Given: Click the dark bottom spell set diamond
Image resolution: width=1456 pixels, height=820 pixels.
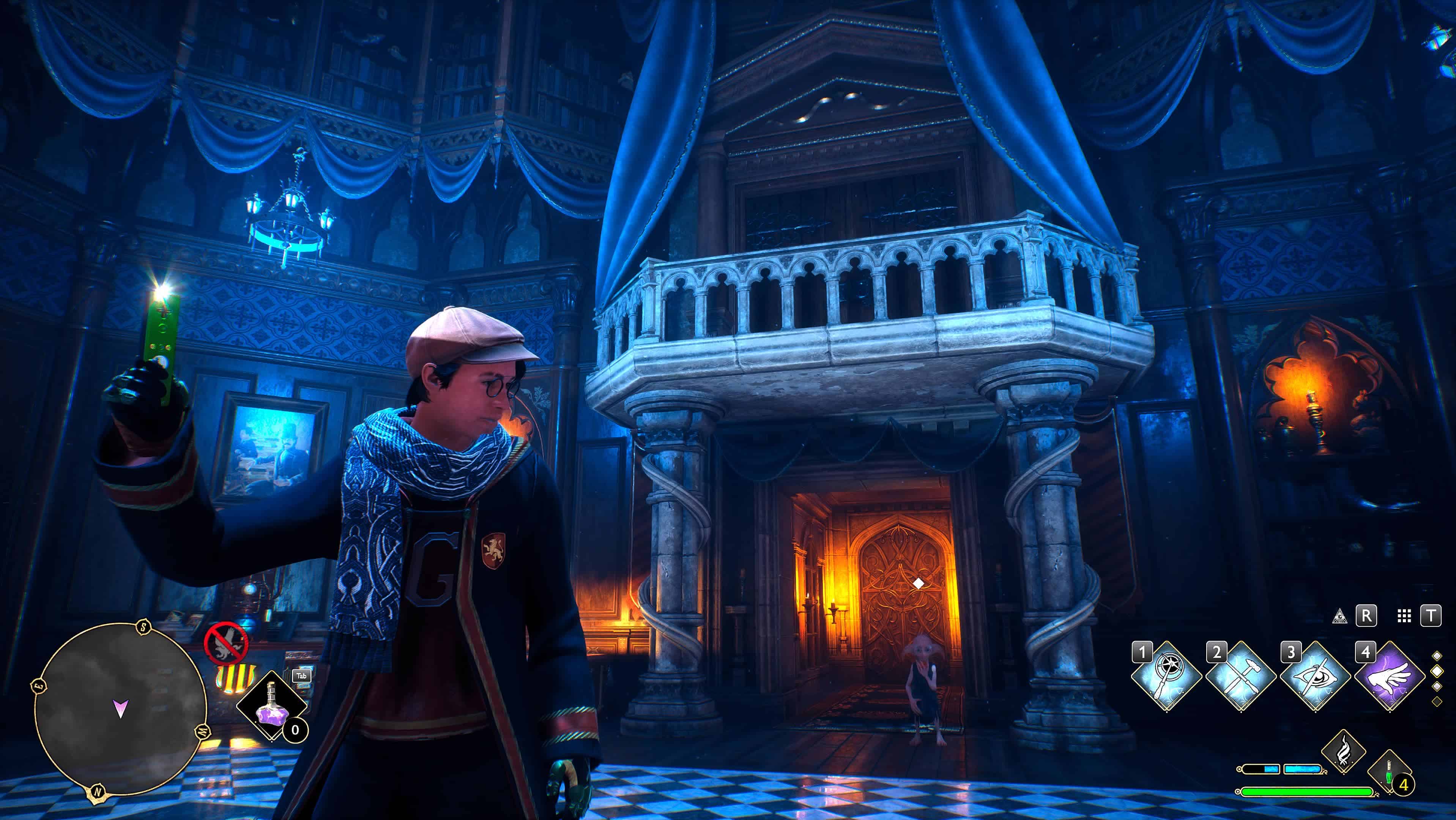Looking at the screenshot, I should (x=1437, y=701).
